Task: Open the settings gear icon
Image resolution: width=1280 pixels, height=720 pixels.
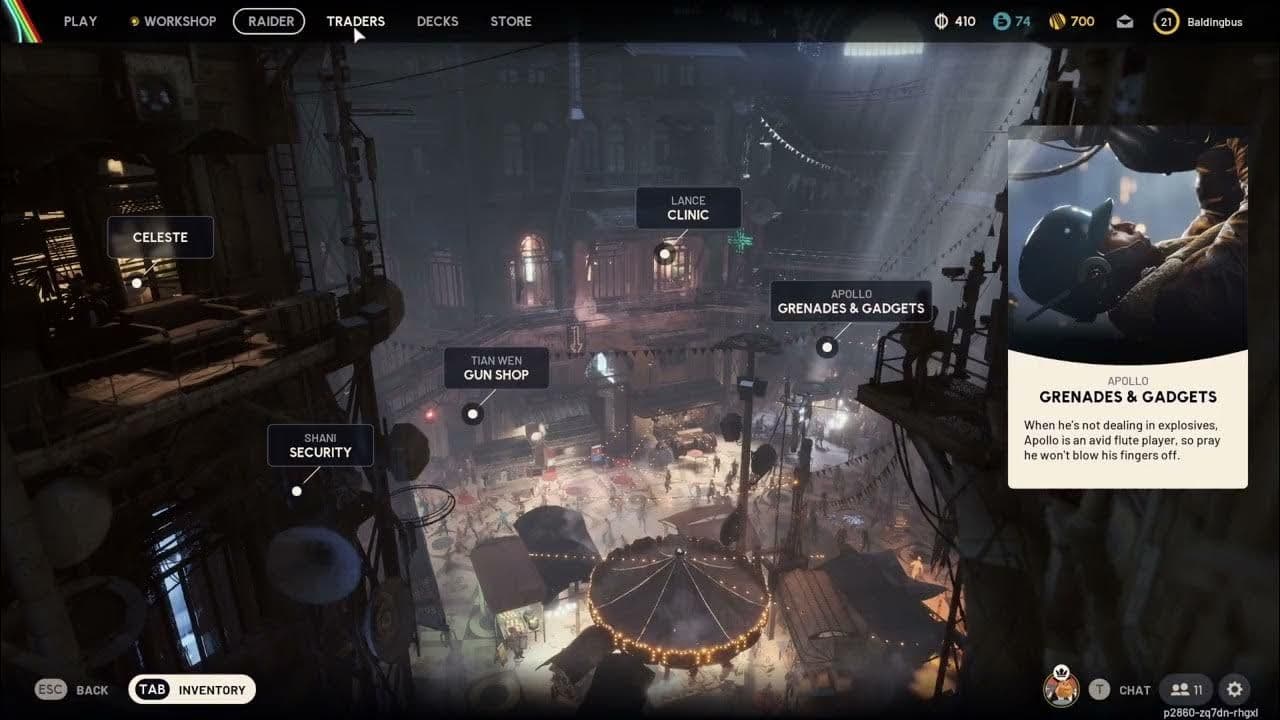Action: point(1237,689)
